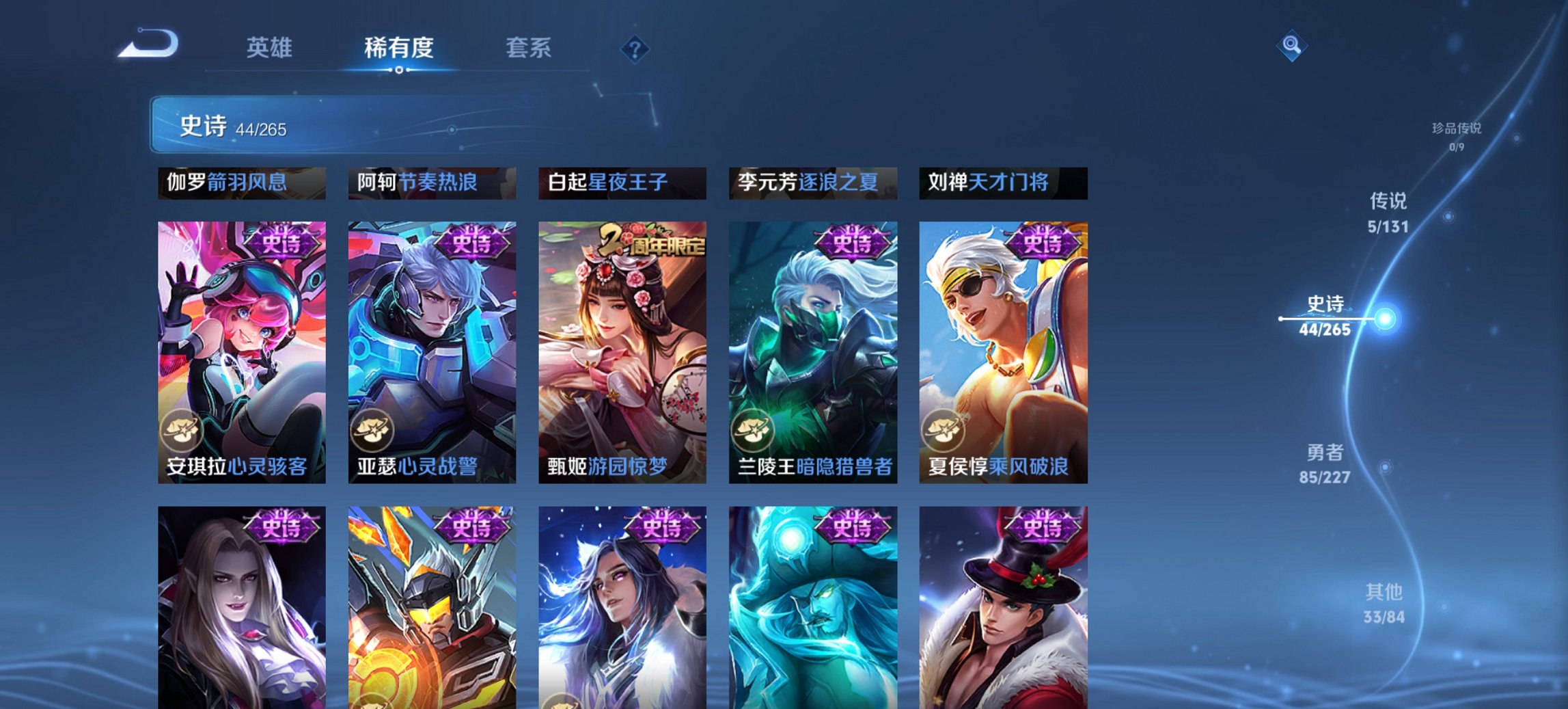Click the fragment icon on 甄姬游园惊梦 card
The width and height of the screenshot is (1568, 709).
[563, 429]
